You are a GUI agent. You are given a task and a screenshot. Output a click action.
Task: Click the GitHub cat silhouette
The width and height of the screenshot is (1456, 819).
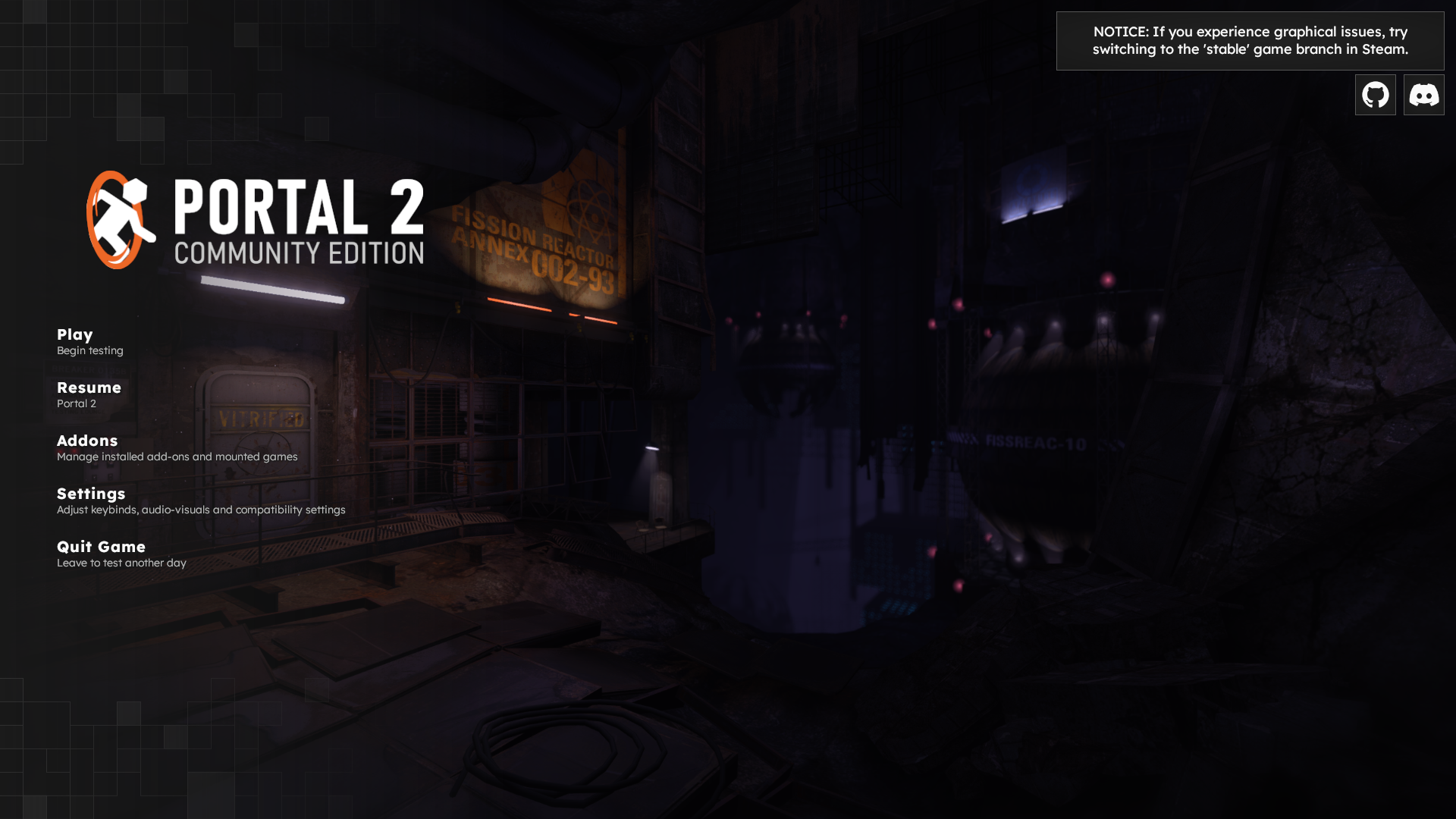(1375, 94)
